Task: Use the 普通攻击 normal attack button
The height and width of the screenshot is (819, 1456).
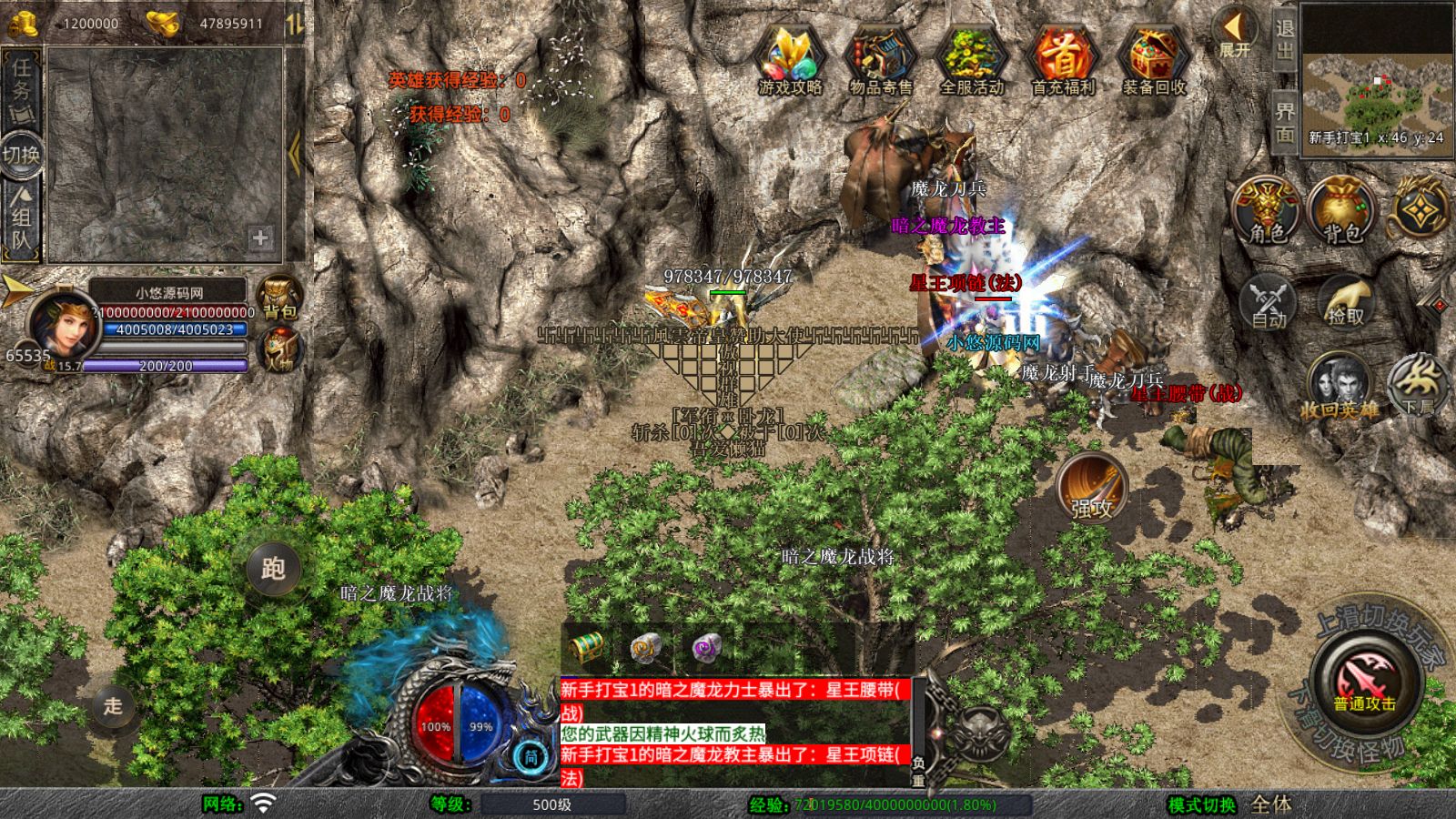Action: 1364,682
